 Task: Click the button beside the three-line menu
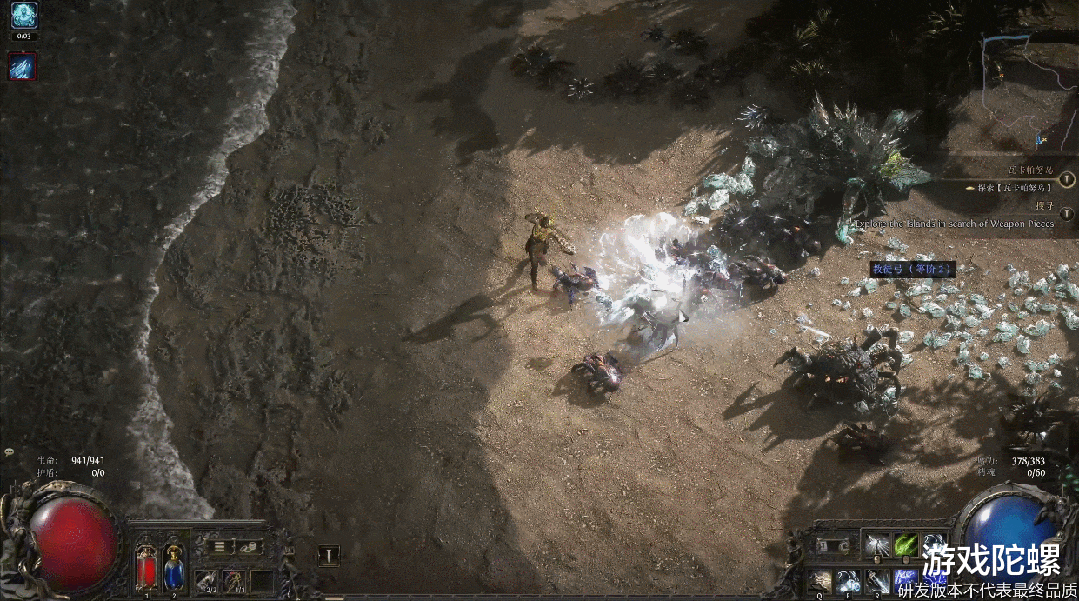(248, 546)
